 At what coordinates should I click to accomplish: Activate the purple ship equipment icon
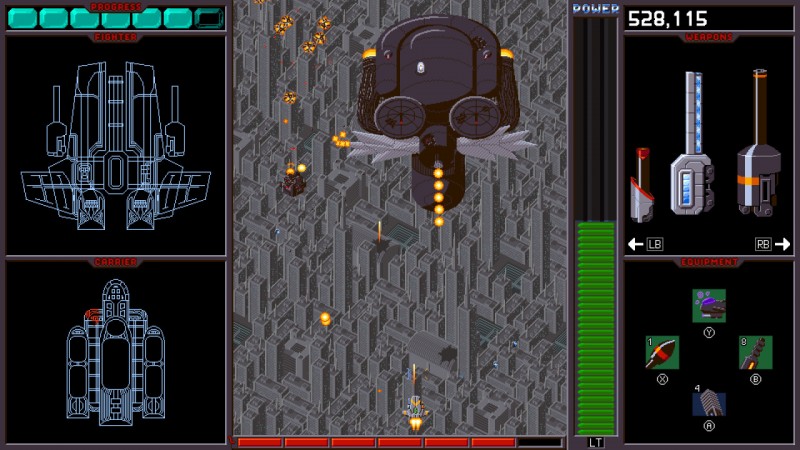click(x=709, y=305)
